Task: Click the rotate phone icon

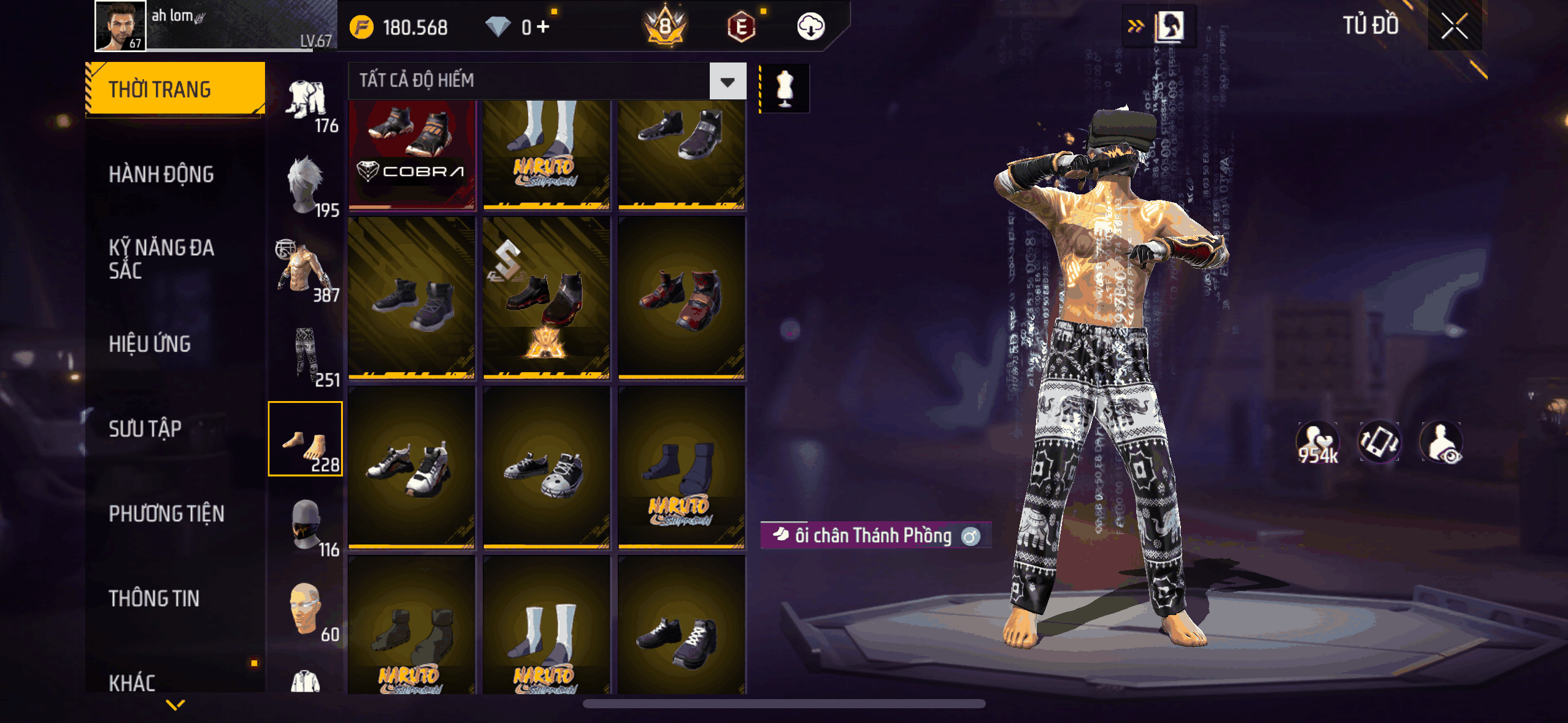Action: [x=1379, y=442]
